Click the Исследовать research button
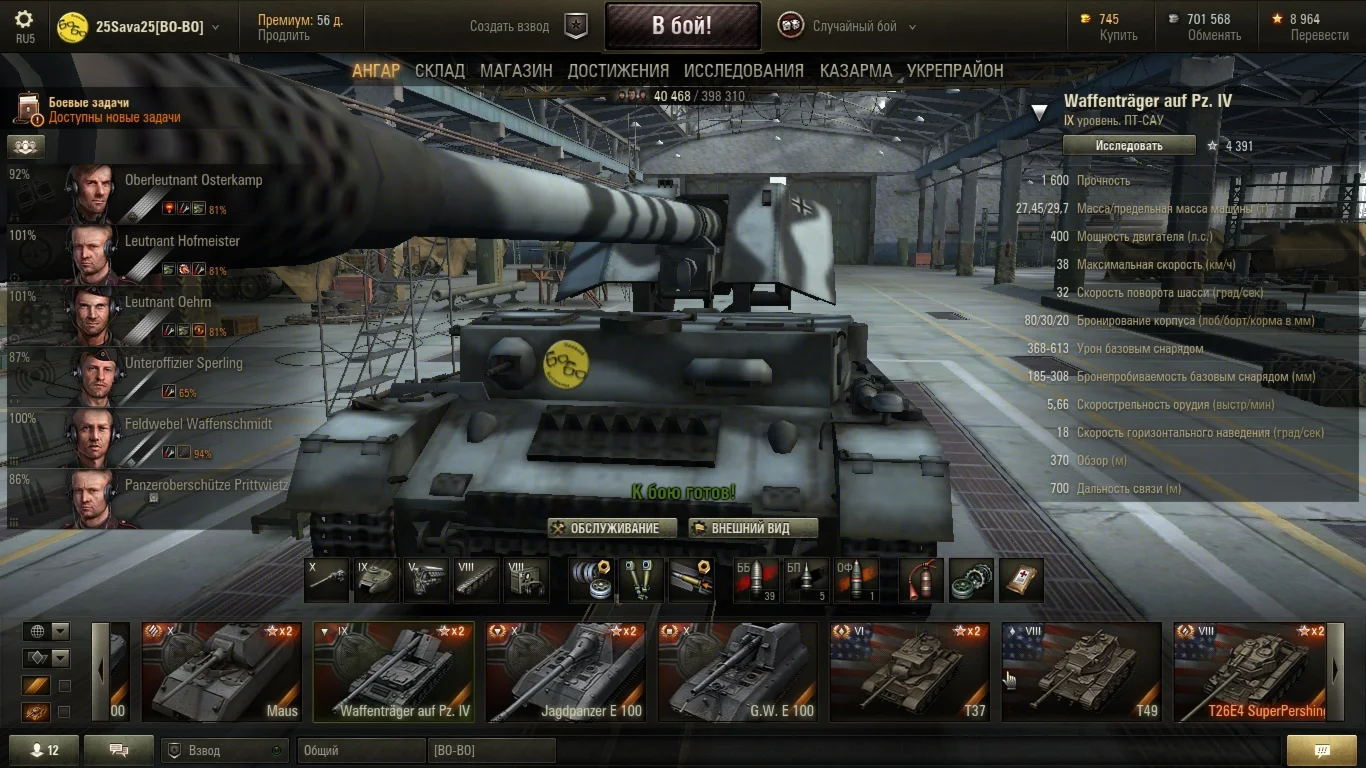 click(1129, 146)
